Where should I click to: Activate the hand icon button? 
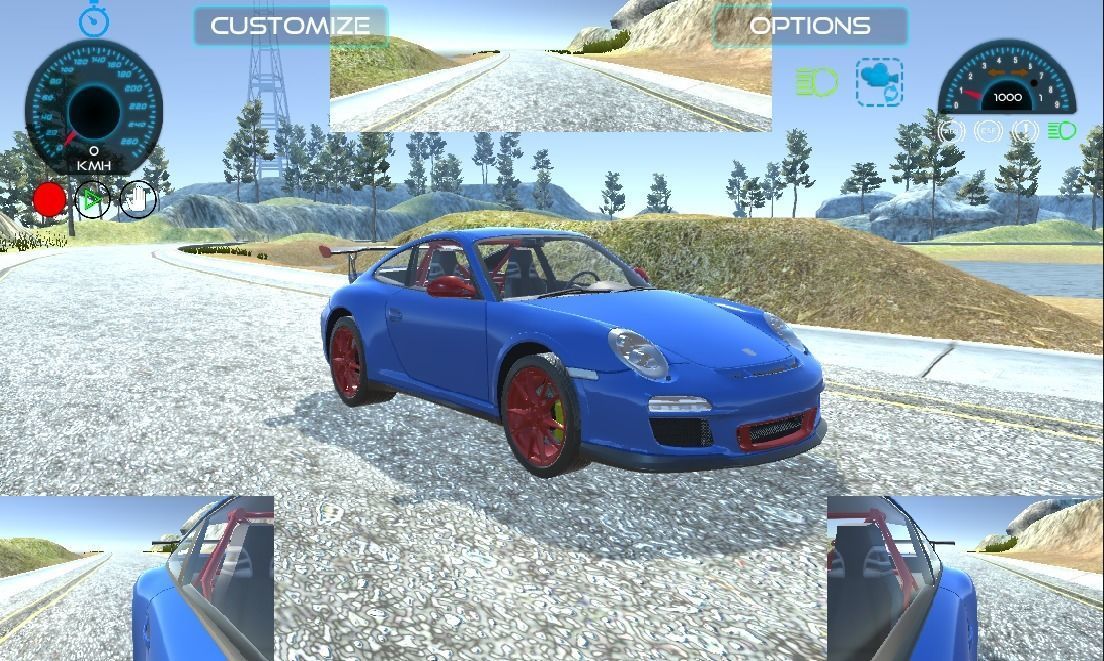click(x=138, y=200)
